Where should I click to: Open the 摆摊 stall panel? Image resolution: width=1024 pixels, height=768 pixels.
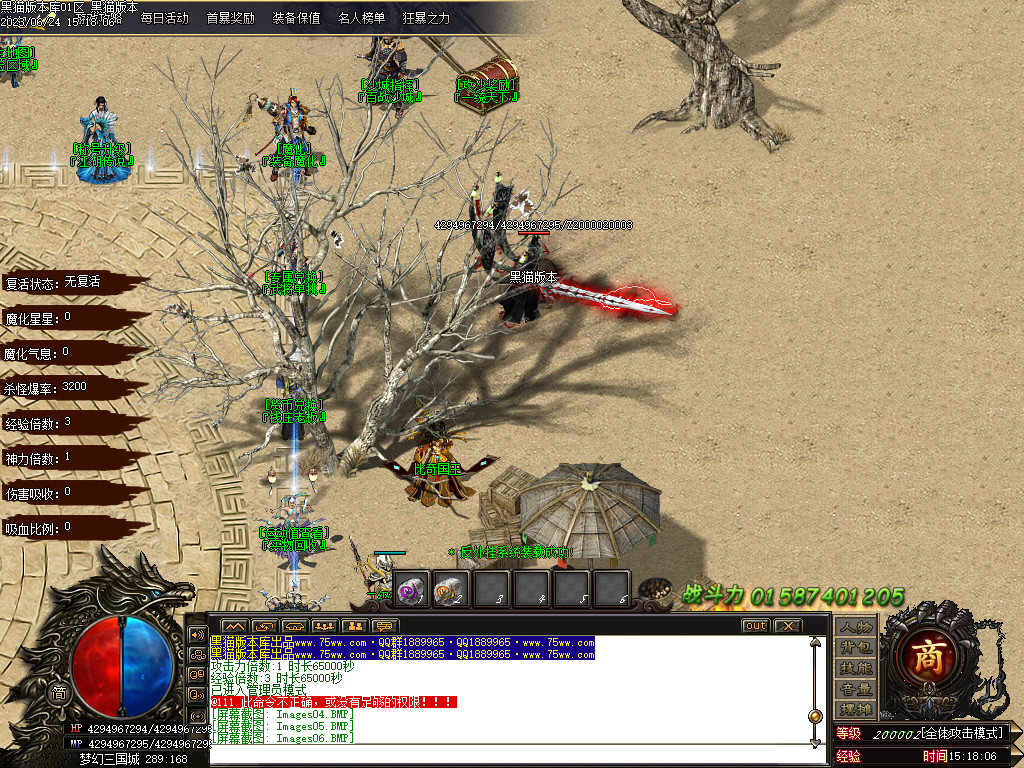click(856, 709)
